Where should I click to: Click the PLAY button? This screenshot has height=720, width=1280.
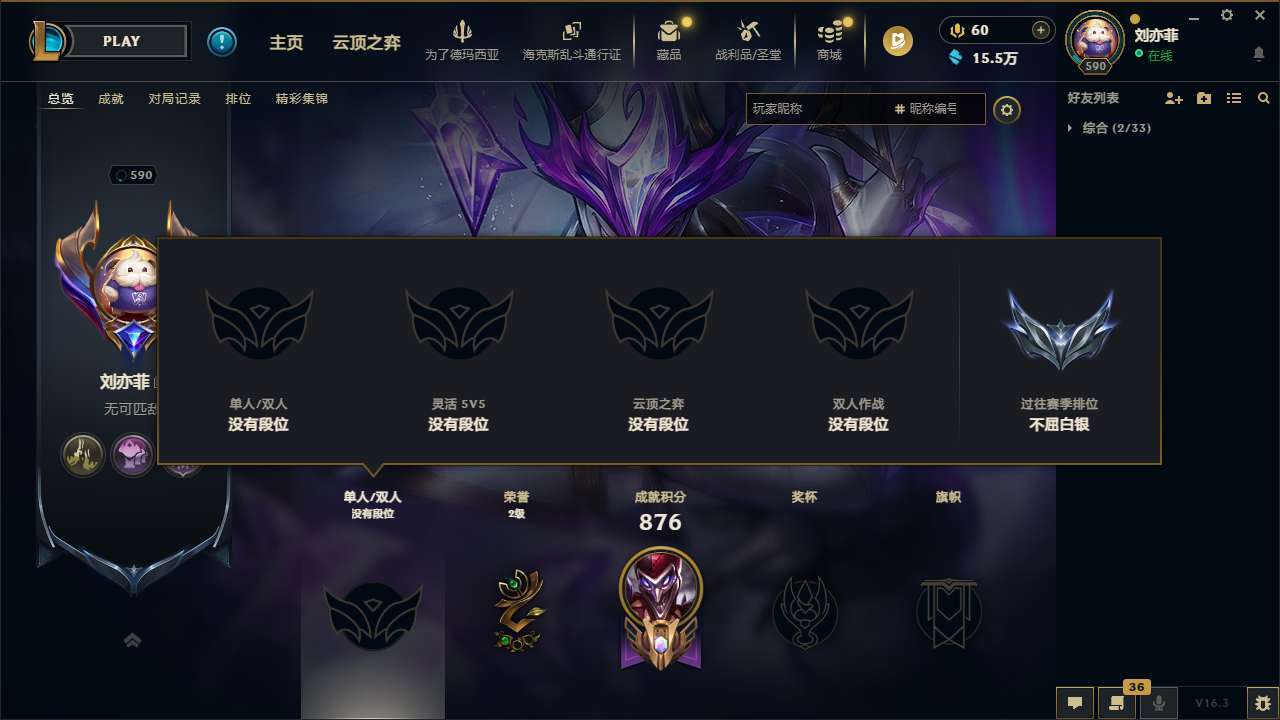click(x=122, y=41)
